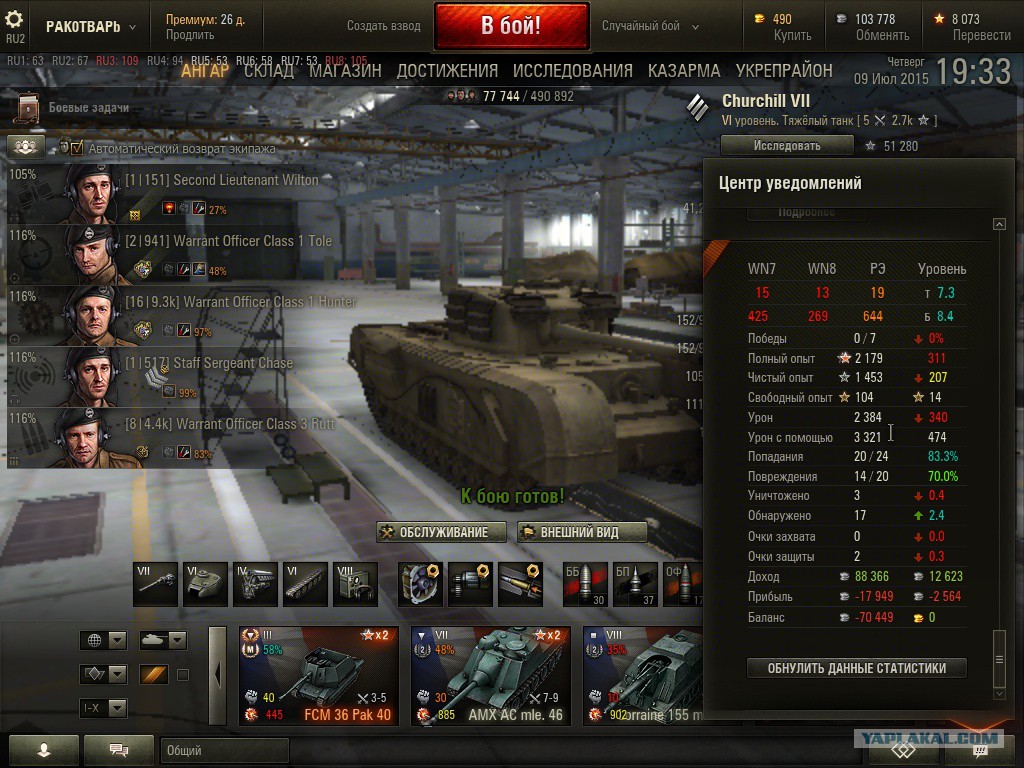Switch to the УКРЕПРАЙОН stronghold tab
This screenshot has height=768, width=1024.
784,71
